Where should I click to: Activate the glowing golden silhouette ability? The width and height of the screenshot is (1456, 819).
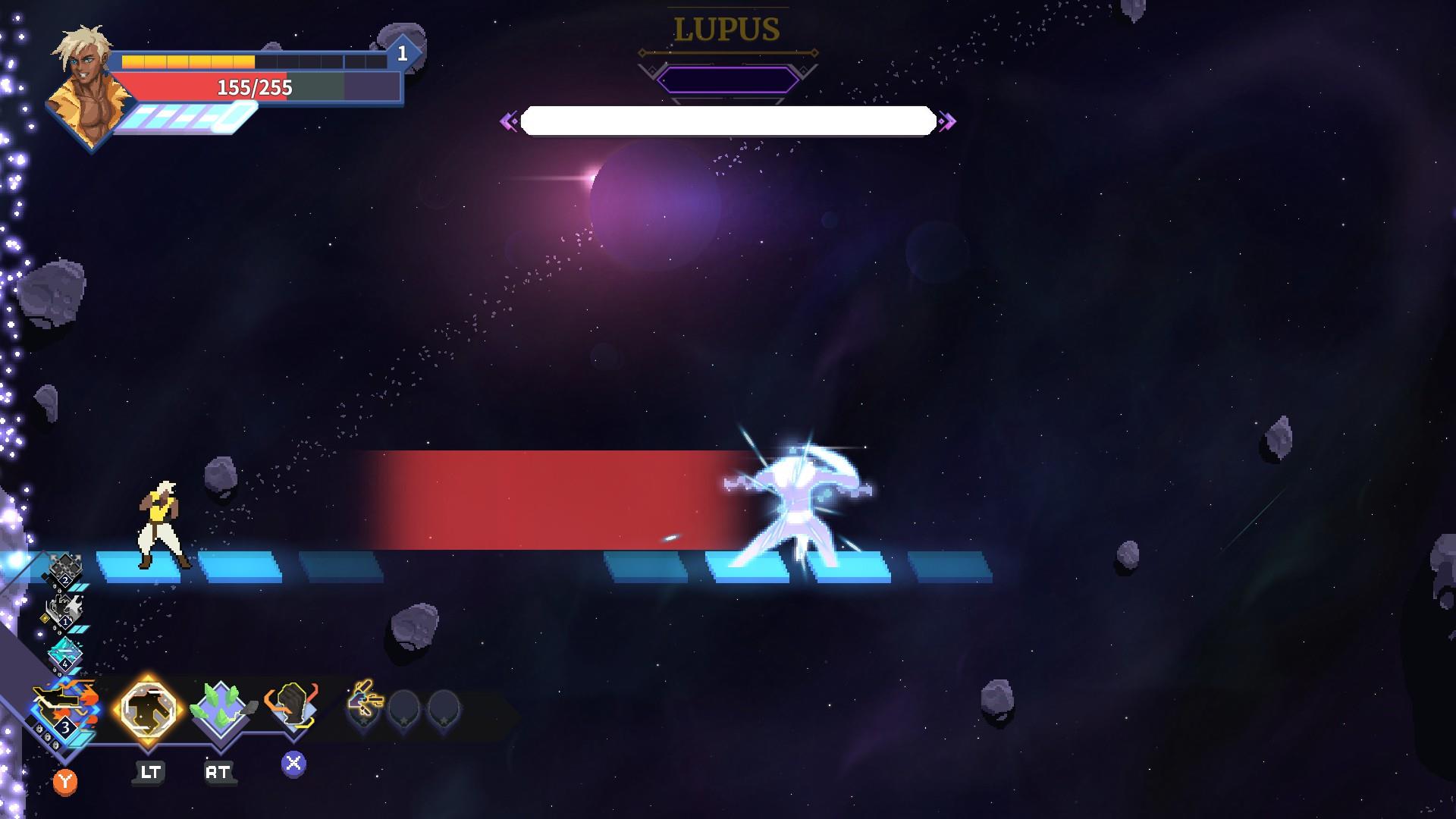(148, 710)
